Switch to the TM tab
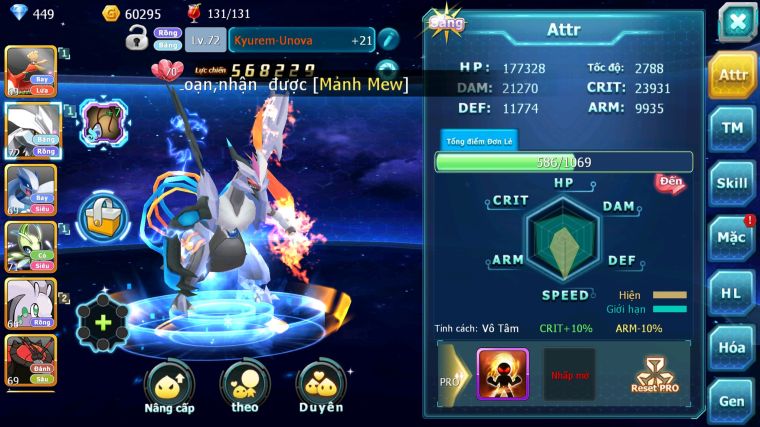Screen dimensions: 760x427 732,128
